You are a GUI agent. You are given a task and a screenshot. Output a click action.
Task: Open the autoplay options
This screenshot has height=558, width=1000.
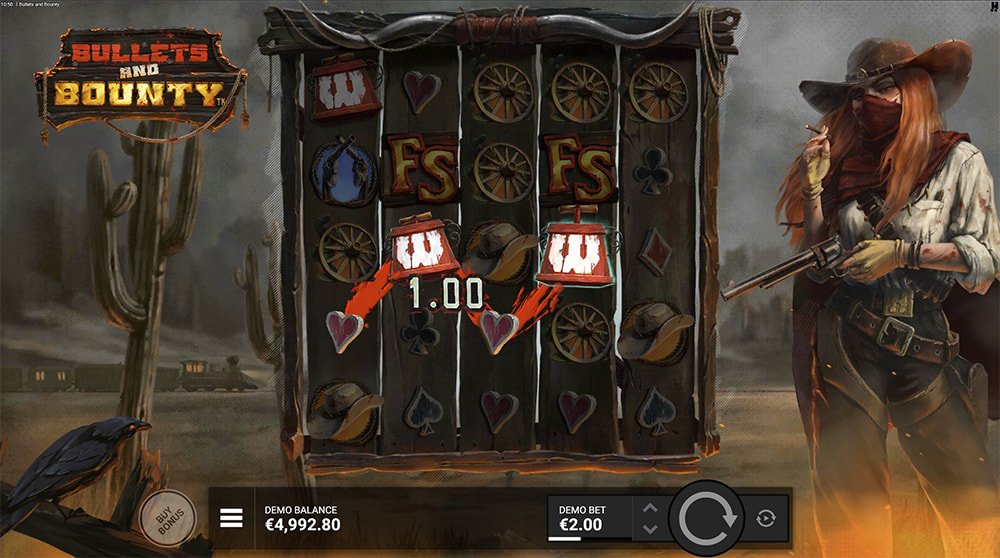[766, 518]
